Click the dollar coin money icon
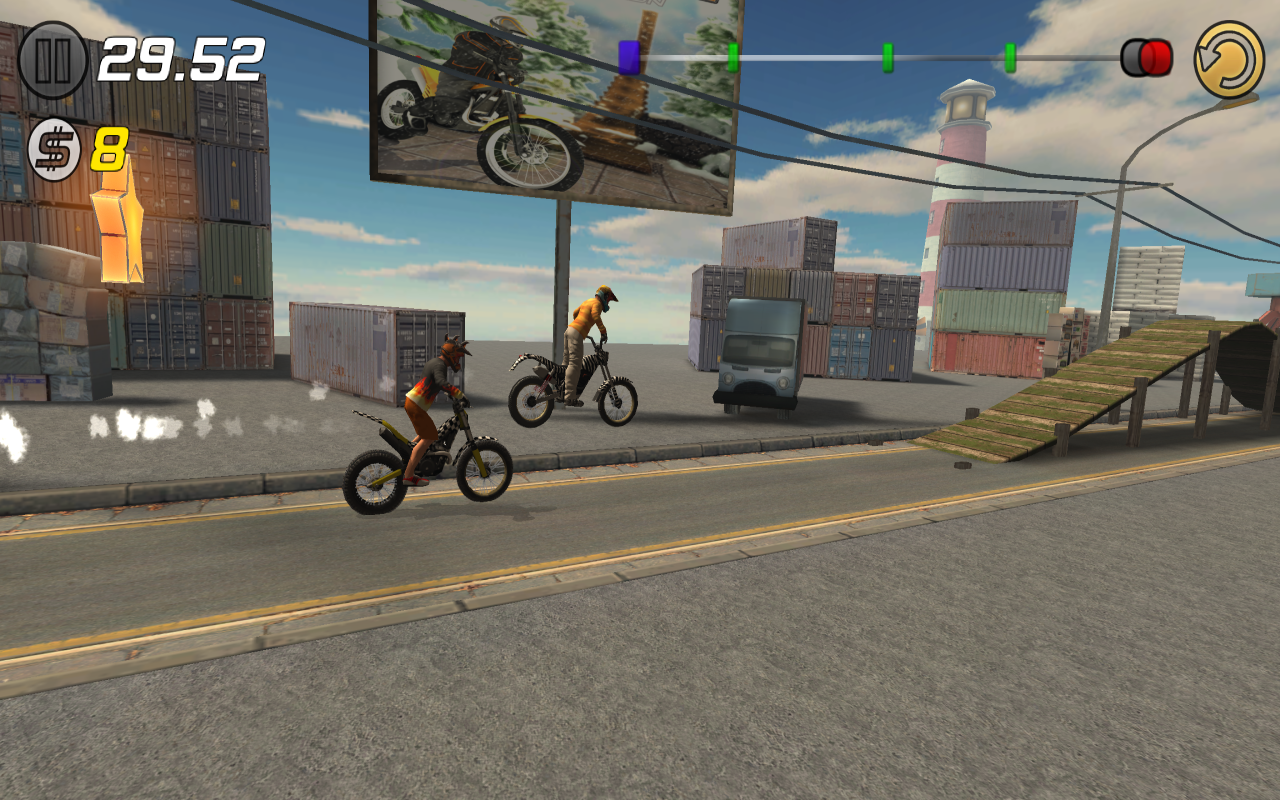Screen dimensions: 1280x800 click(53, 148)
